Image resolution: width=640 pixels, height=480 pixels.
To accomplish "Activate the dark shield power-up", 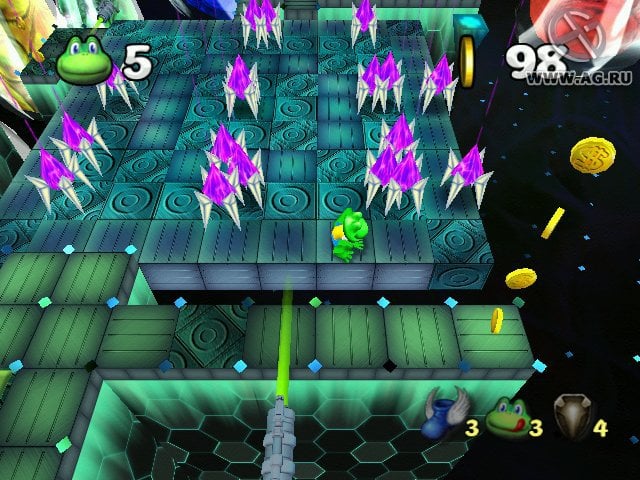I will (x=572, y=415).
